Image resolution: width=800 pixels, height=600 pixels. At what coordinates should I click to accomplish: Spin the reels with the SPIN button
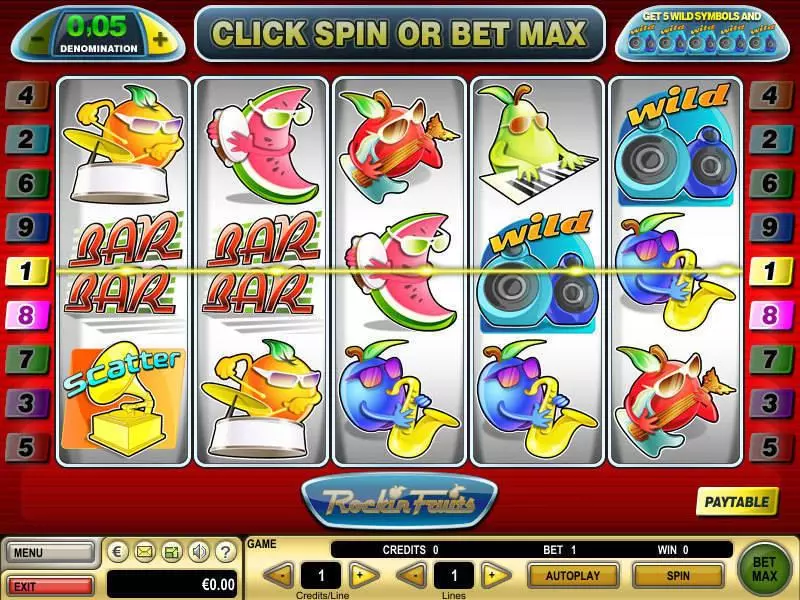(677, 576)
